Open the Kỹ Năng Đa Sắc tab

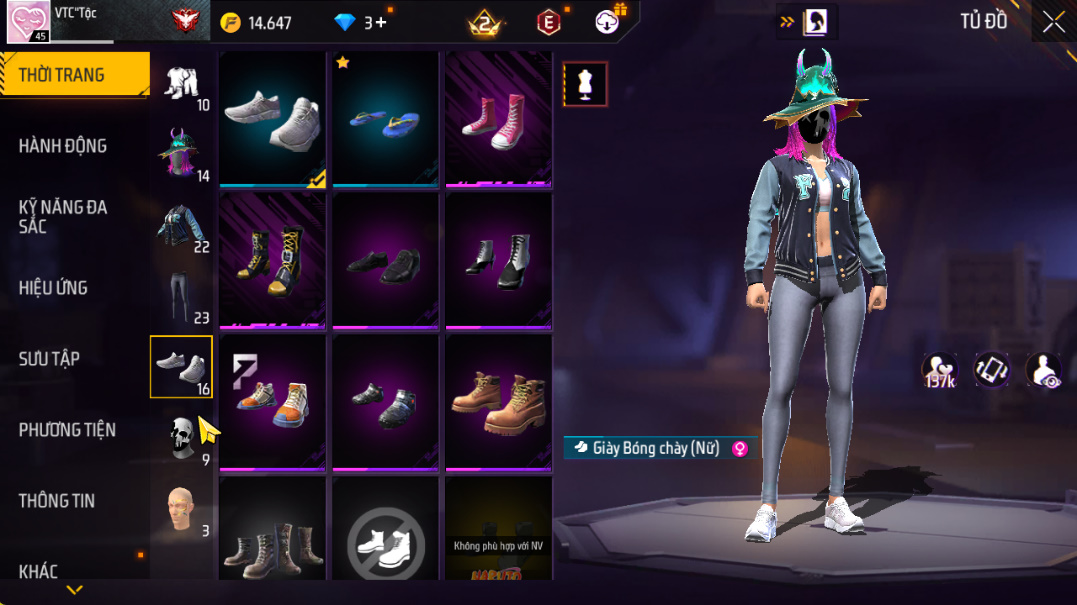[63, 217]
